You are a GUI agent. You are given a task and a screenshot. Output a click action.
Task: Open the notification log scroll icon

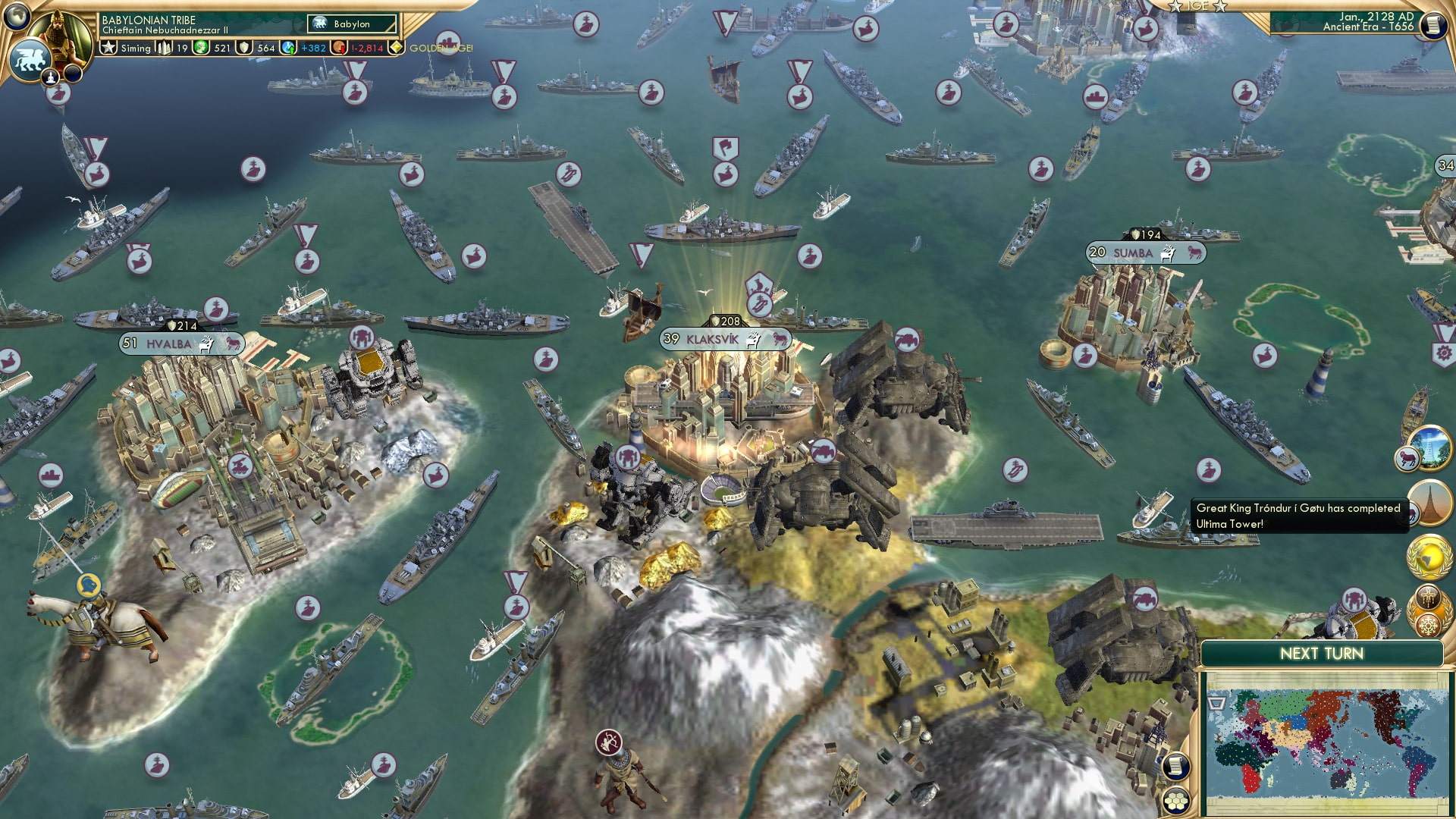point(1432,27)
